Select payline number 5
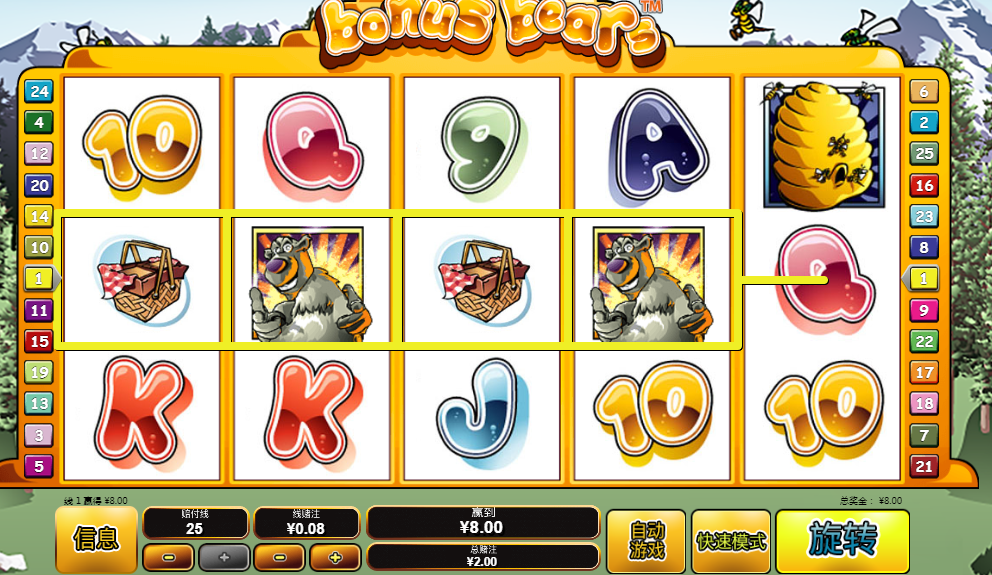992x575 pixels. click(38, 466)
